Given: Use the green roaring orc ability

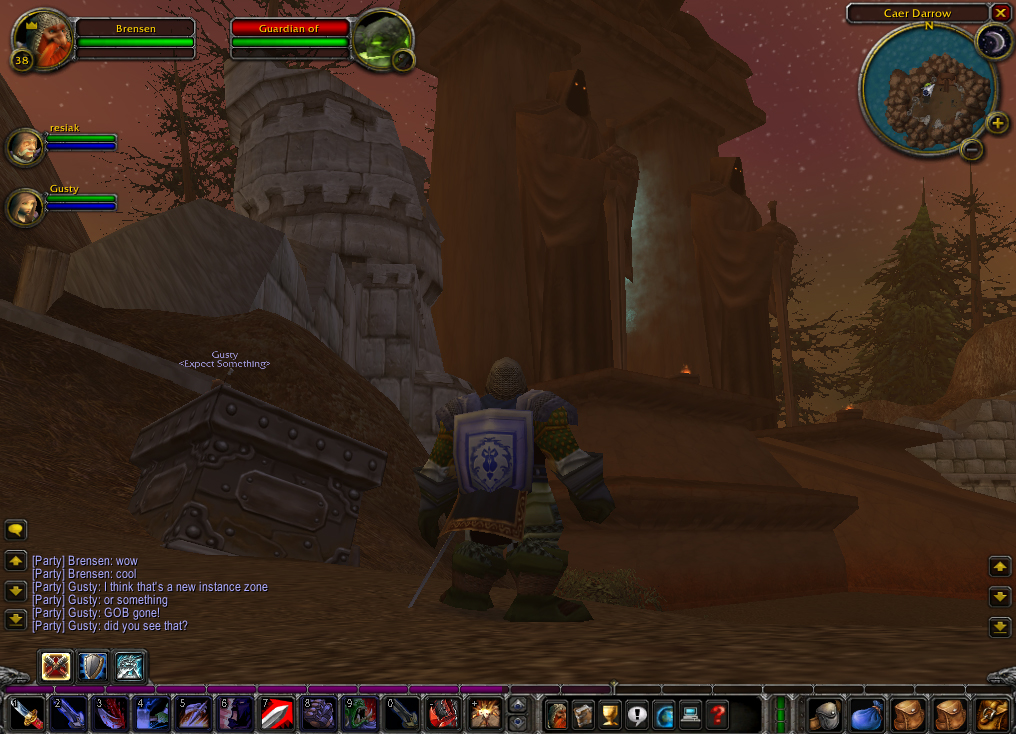Looking at the screenshot, I should 361,715.
